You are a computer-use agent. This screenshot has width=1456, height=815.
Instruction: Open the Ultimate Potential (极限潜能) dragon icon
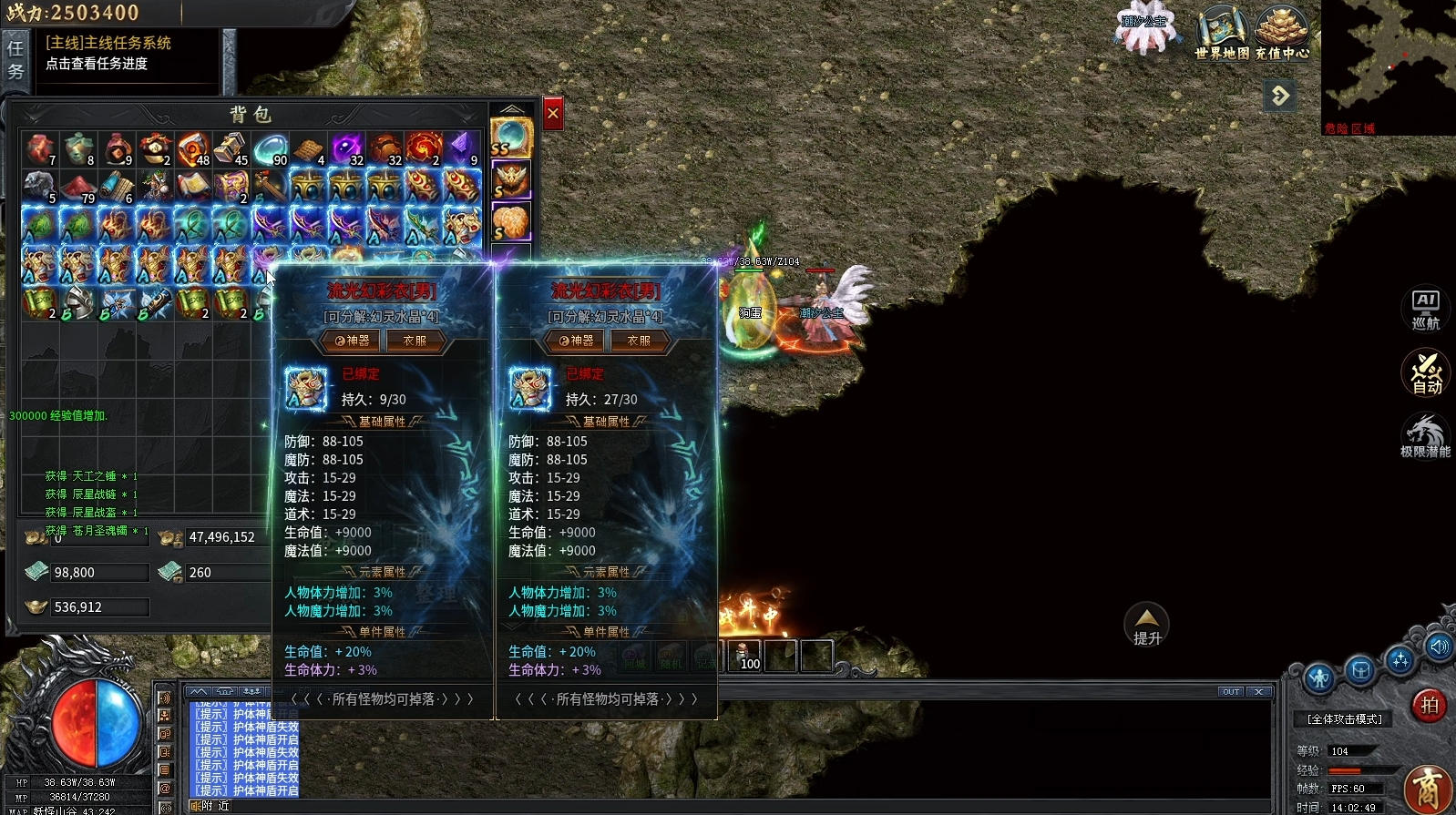(1425, 435)
